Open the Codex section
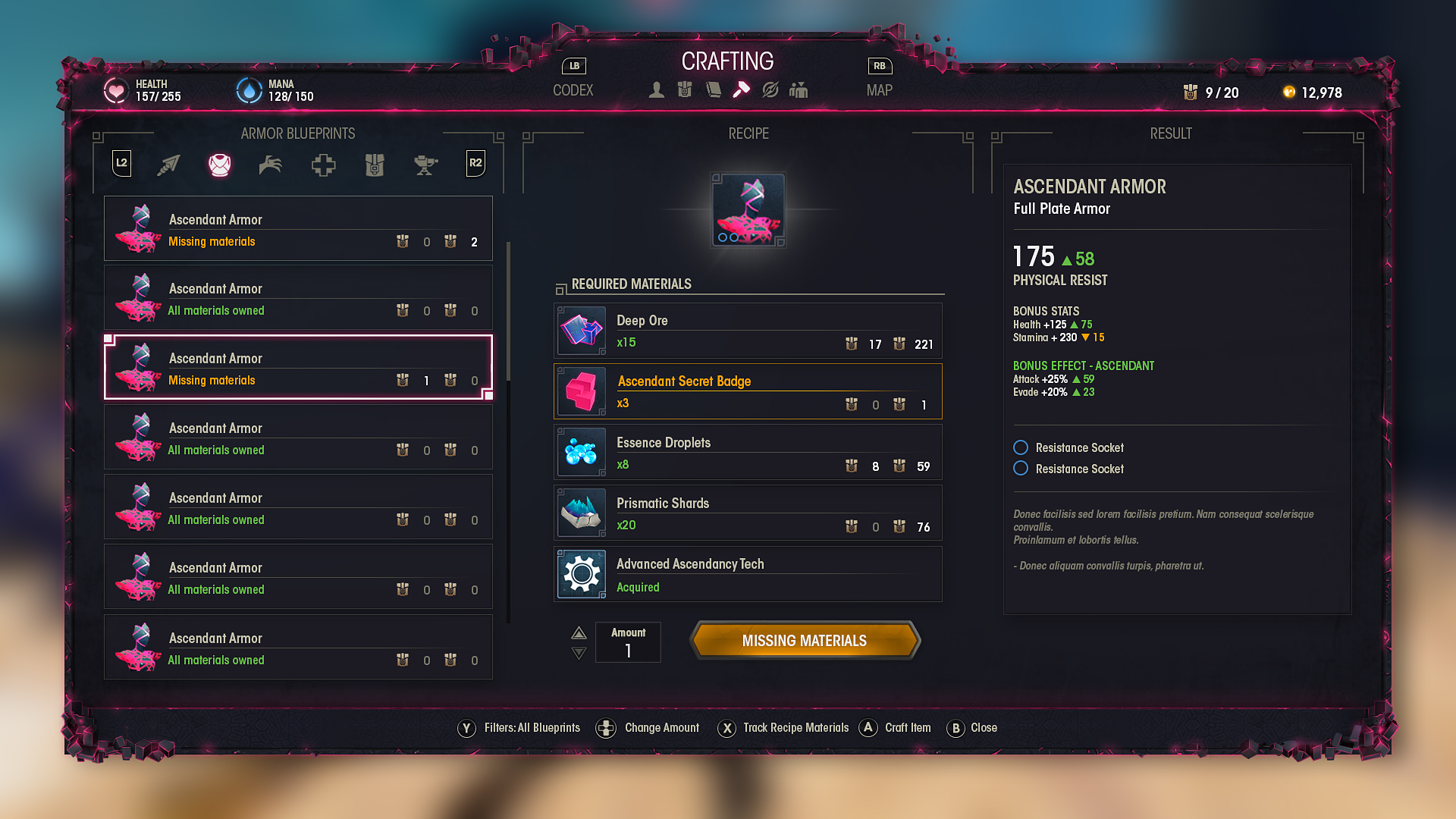 (x=573, y=90)
